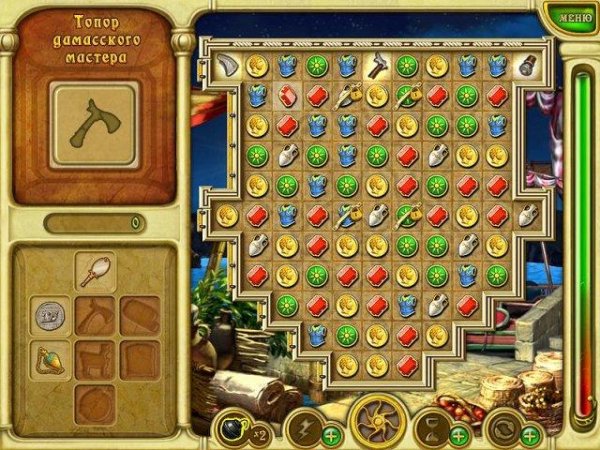Add a charge to the lightning bolt power-up
The image size is (600, 450).
pyautogui.click(x=331, y=435)
